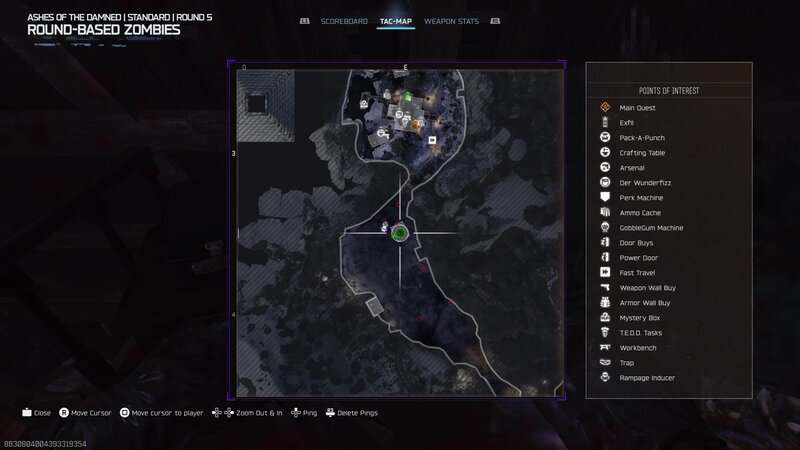This screenshot has height=450, width=800.
Task: Select the Arsenal legend entry
Action: (632, 168)
